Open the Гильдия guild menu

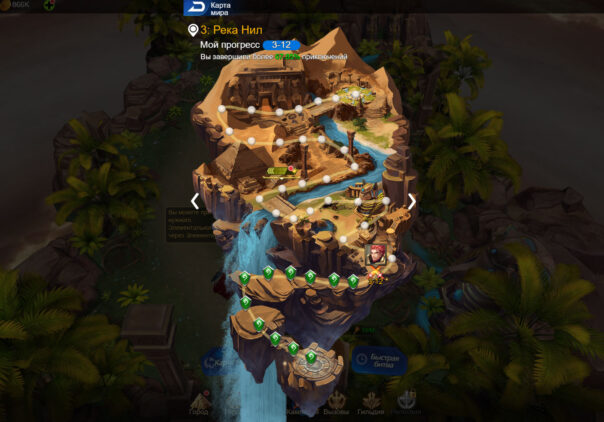(x=371, y=403)
